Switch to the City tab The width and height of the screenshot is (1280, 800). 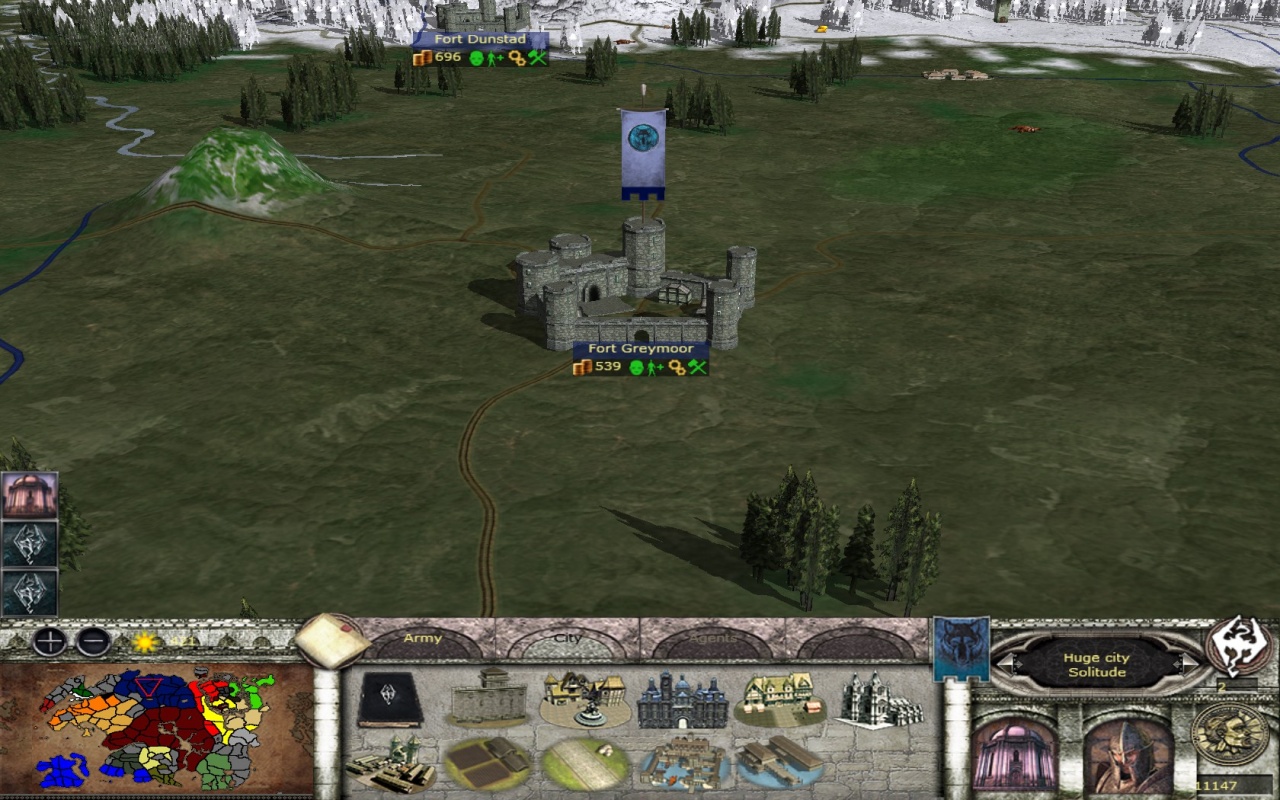pos(567,639)
